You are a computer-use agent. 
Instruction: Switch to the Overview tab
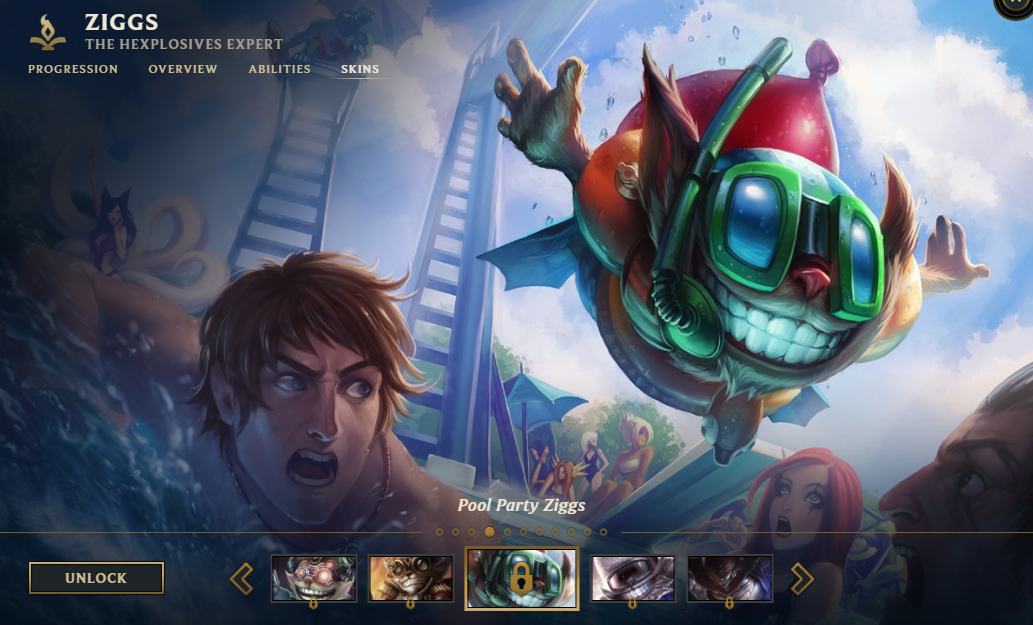pos(183,70)
